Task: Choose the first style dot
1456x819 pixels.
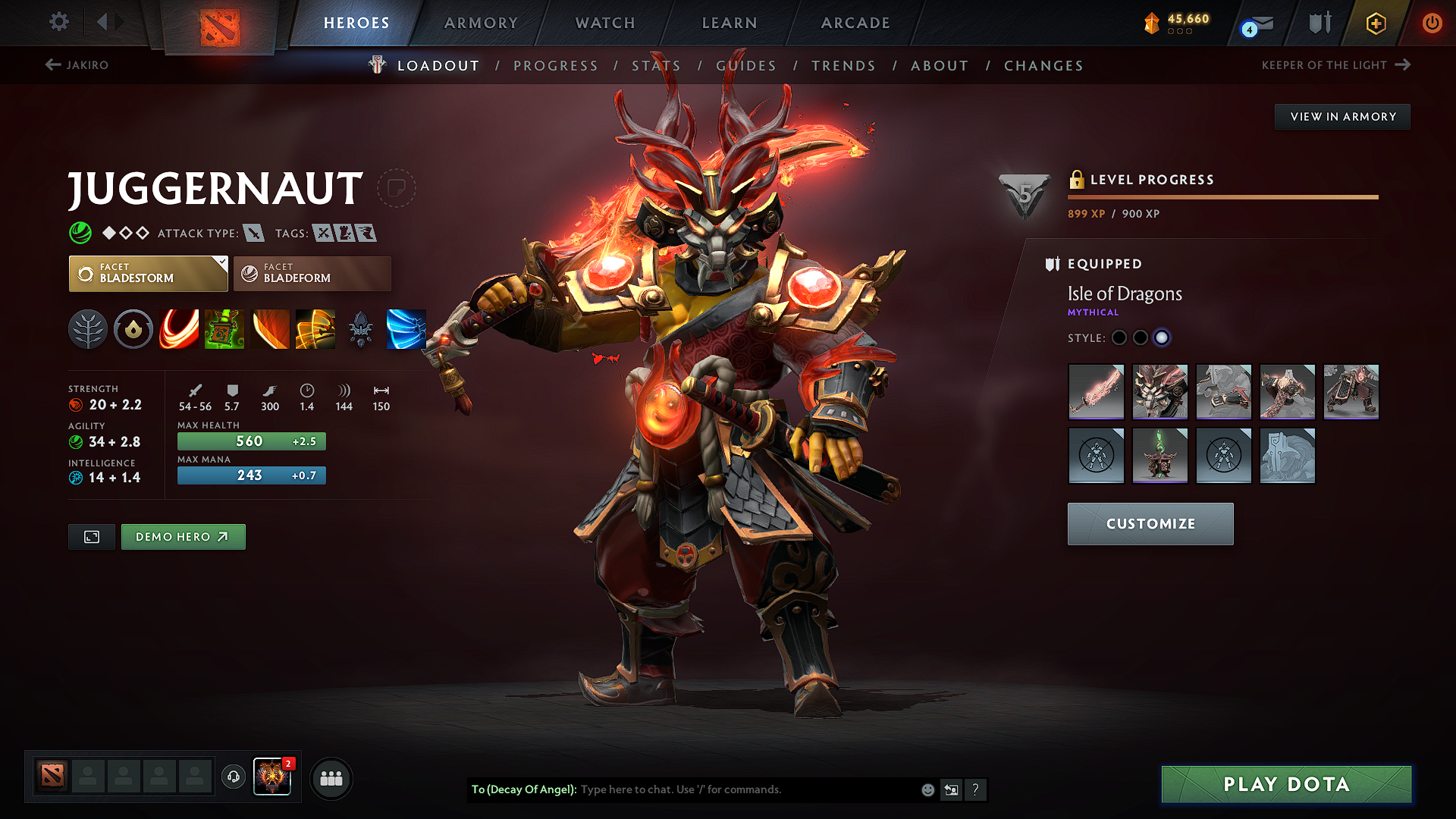Action: 1119,338
